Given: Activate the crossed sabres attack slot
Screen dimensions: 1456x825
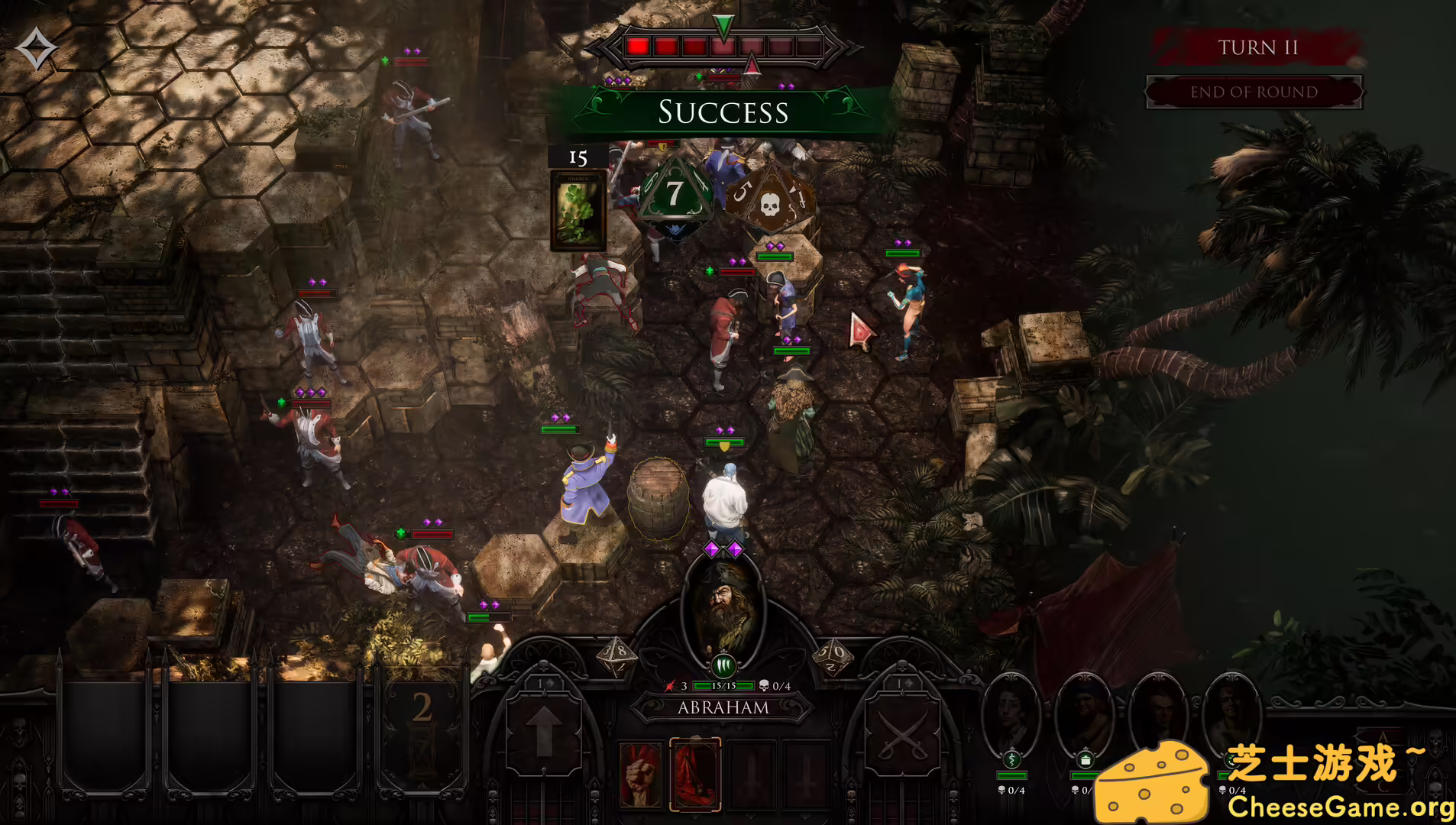Looking at the screenshot, I should [902, 730].
